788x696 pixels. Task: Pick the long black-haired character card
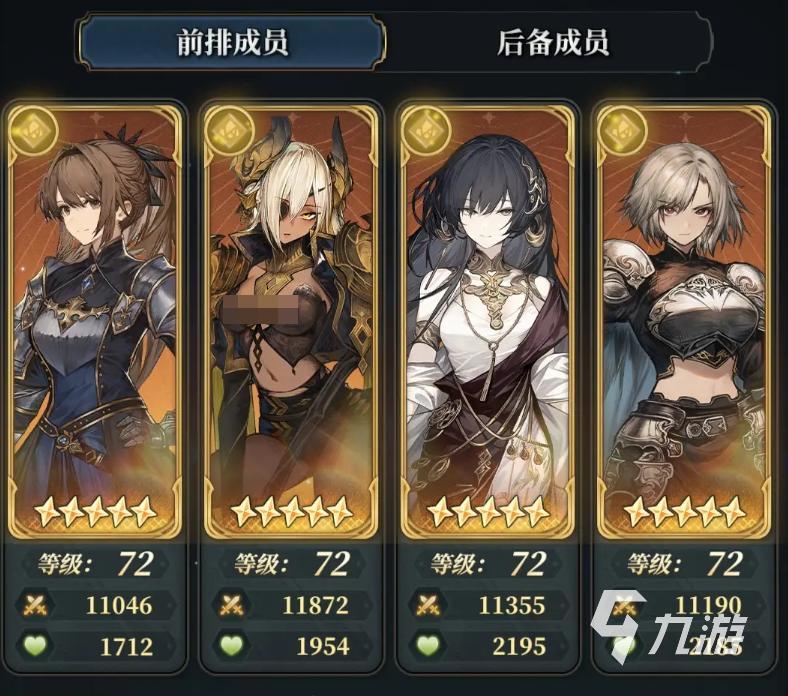(x=487, y=320)
